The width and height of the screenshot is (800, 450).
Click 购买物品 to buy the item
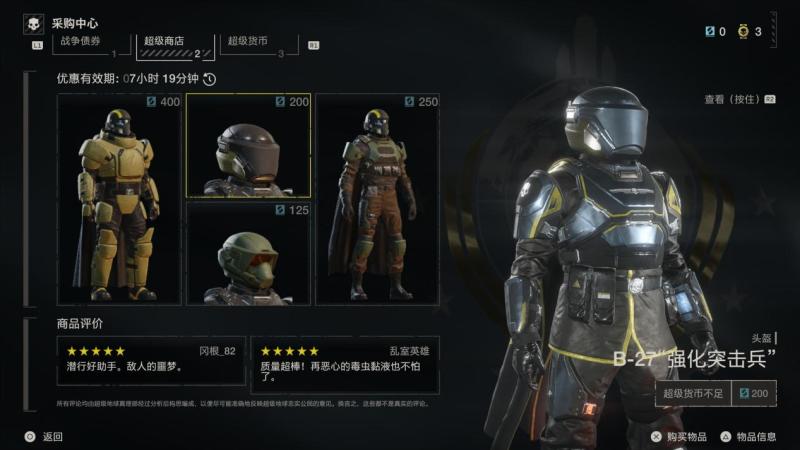pos(678,436)
